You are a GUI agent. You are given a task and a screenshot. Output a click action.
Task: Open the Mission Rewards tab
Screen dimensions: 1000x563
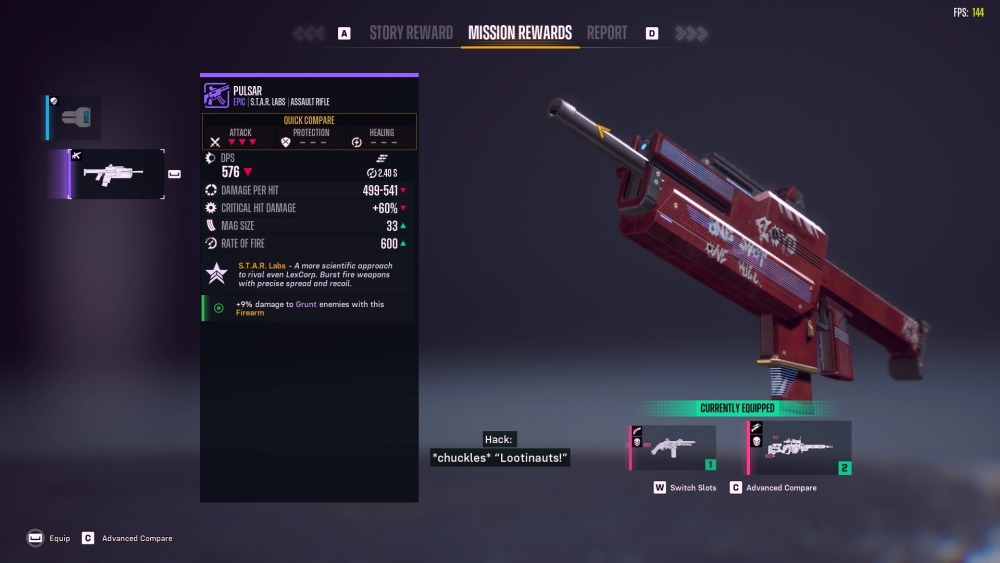click(x=520, y=33)
